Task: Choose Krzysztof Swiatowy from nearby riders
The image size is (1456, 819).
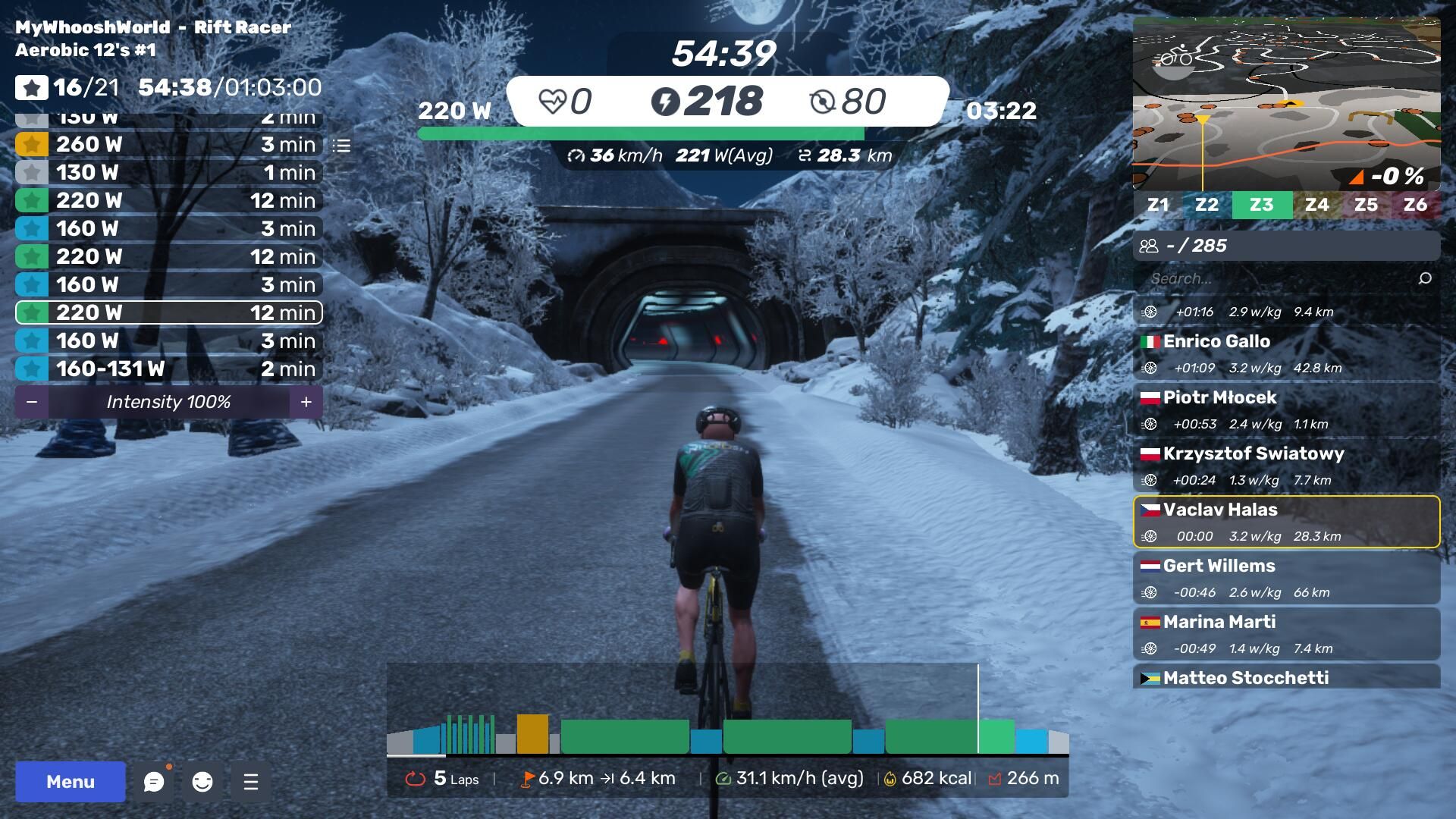Action: 1286,466
